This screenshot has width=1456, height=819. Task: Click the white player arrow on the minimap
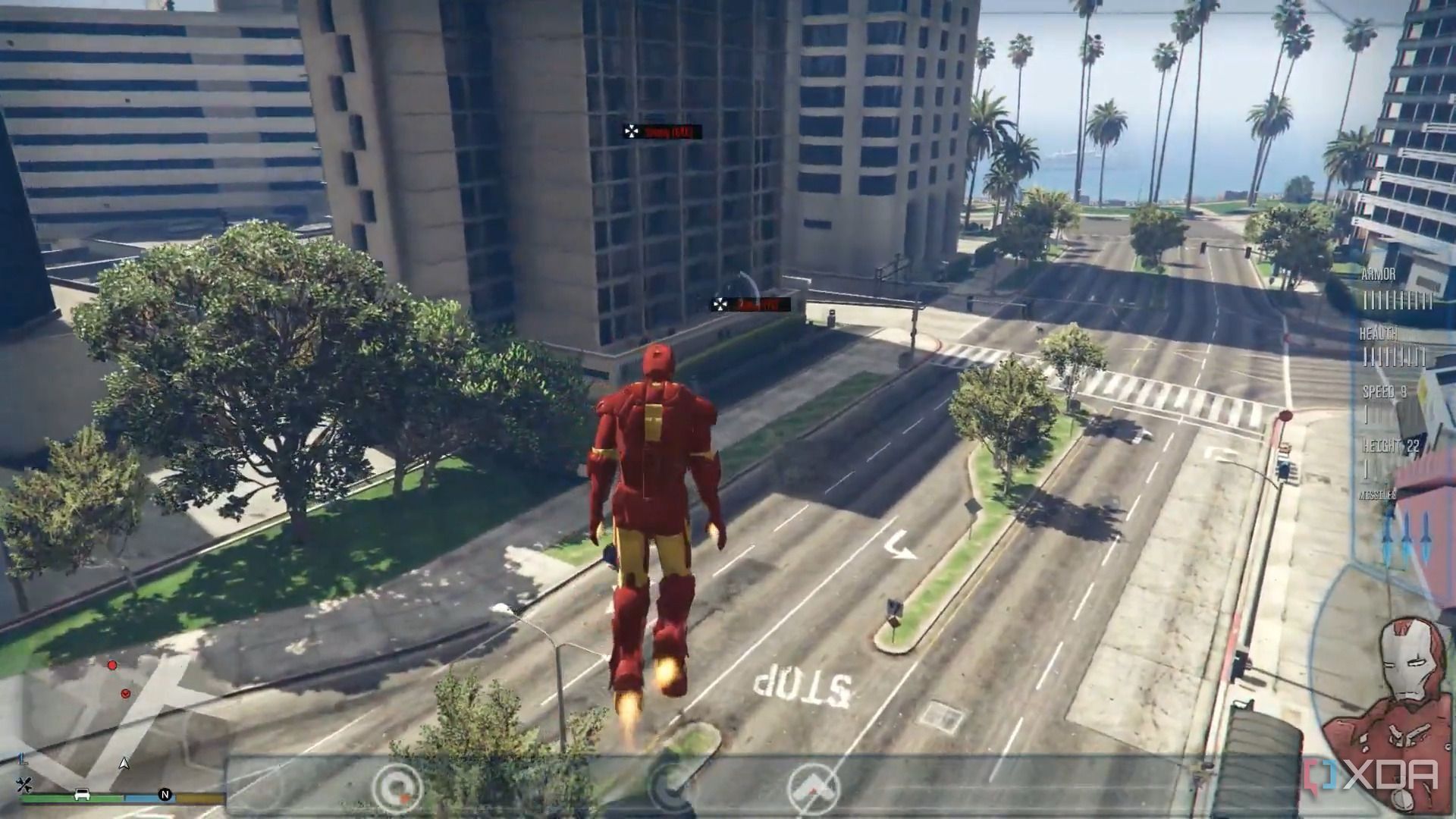click(x=124, y=763)
